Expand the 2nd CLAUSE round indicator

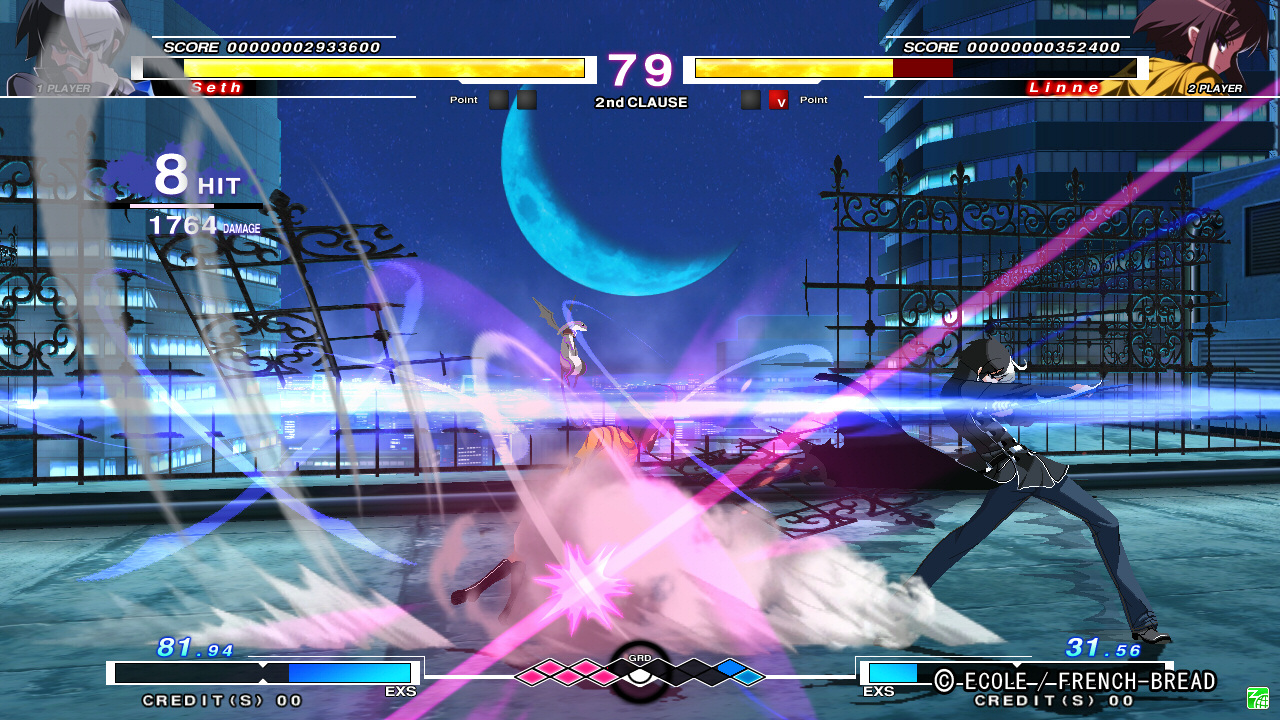click(641, 102)
